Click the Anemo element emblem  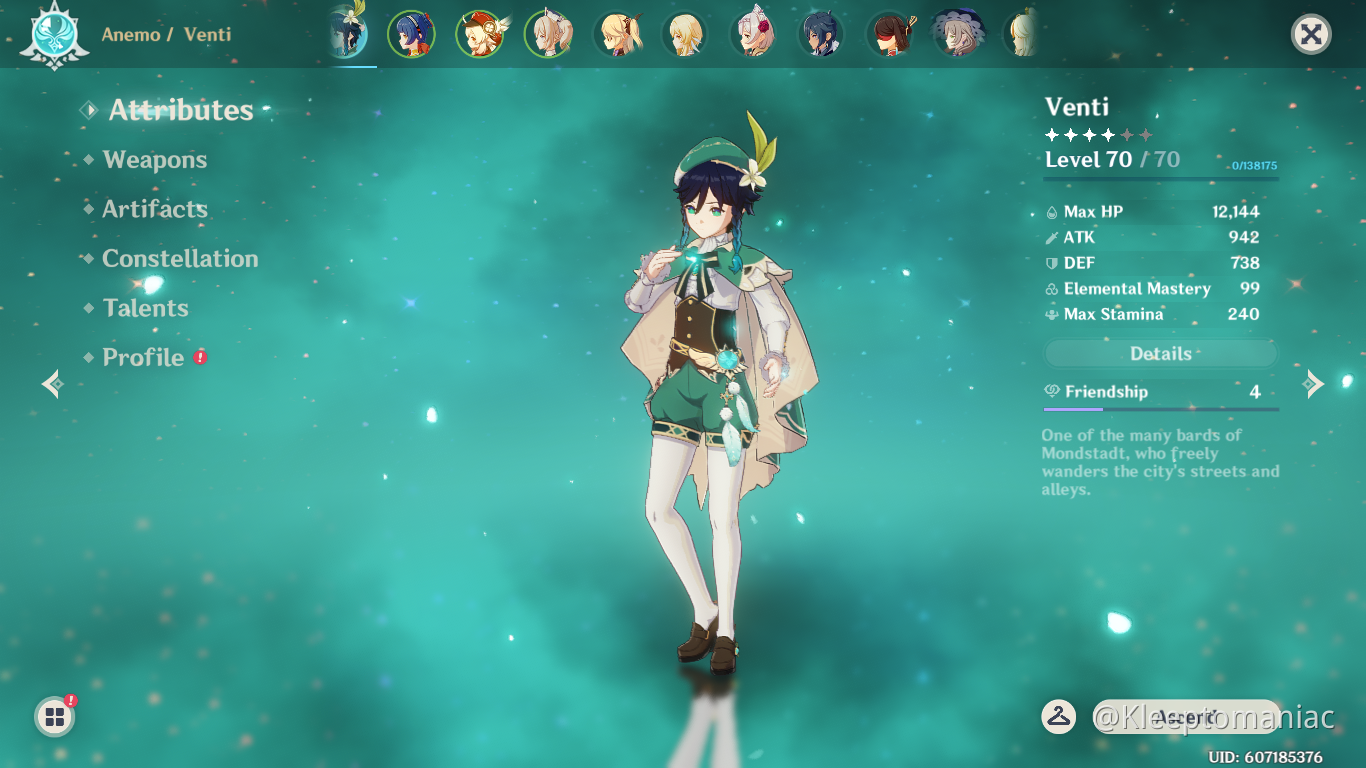point(48,35)
